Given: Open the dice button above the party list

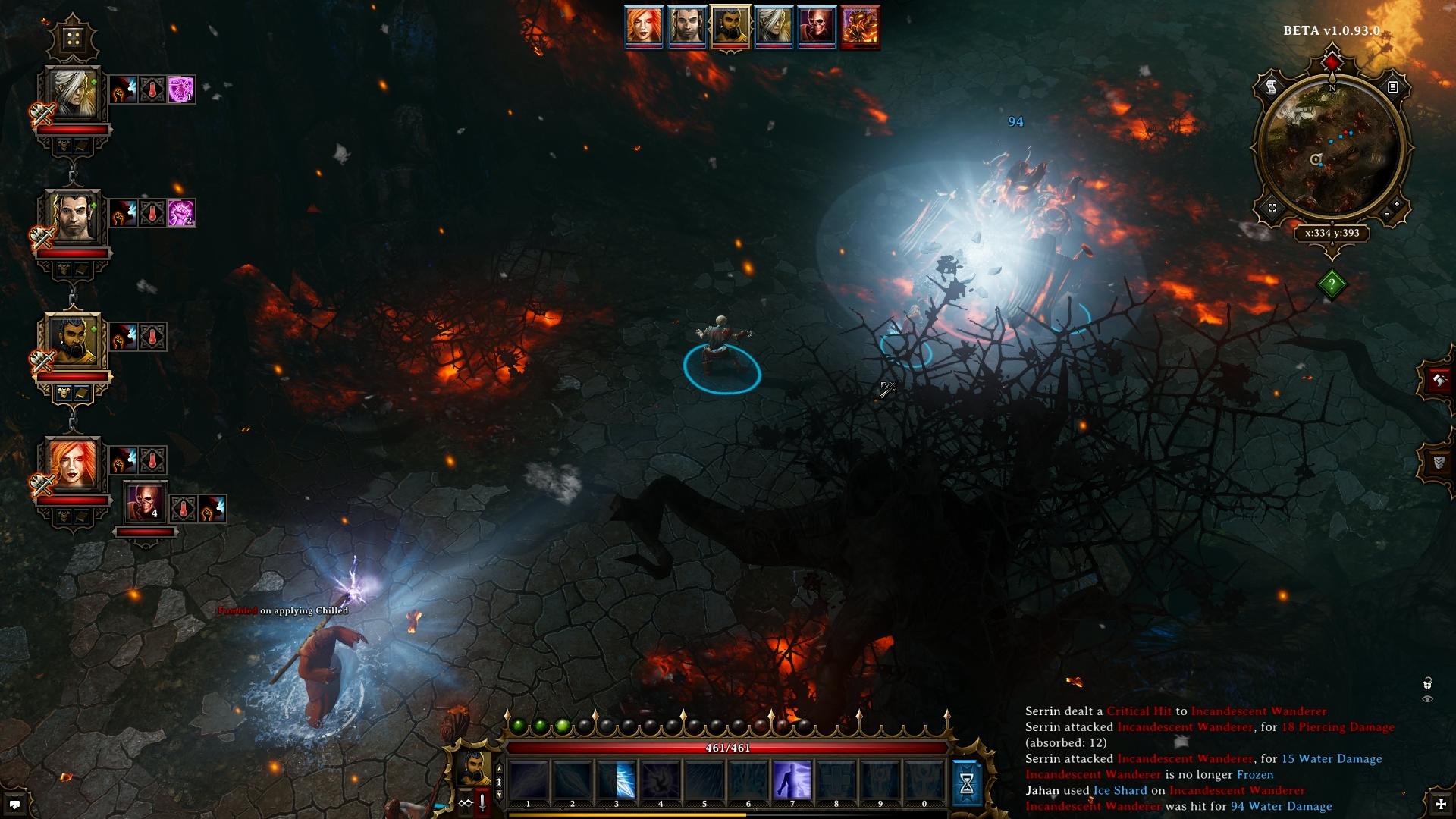Looking at the screenshot, I should click(x=73, y=38).
